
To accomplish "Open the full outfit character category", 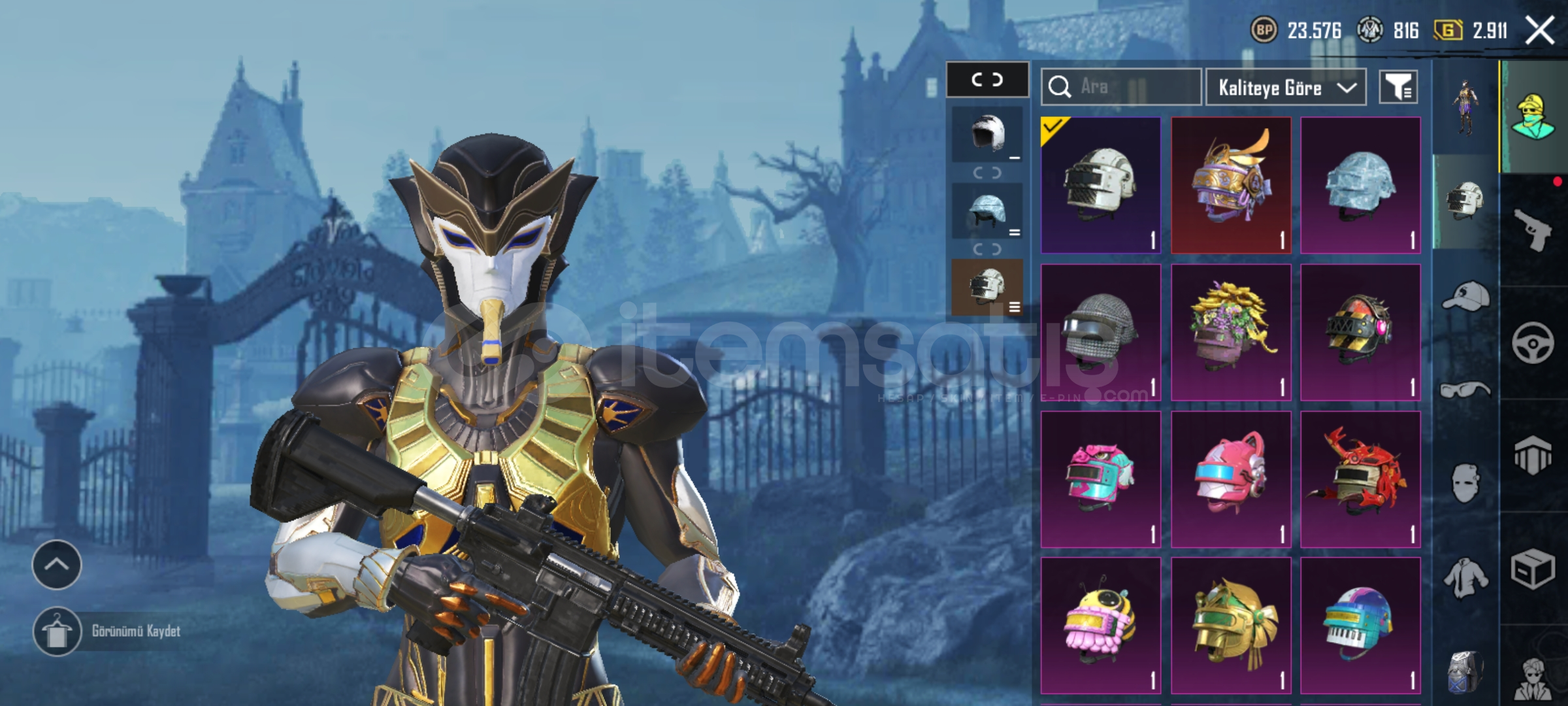I will click(x=1465, y=108).
